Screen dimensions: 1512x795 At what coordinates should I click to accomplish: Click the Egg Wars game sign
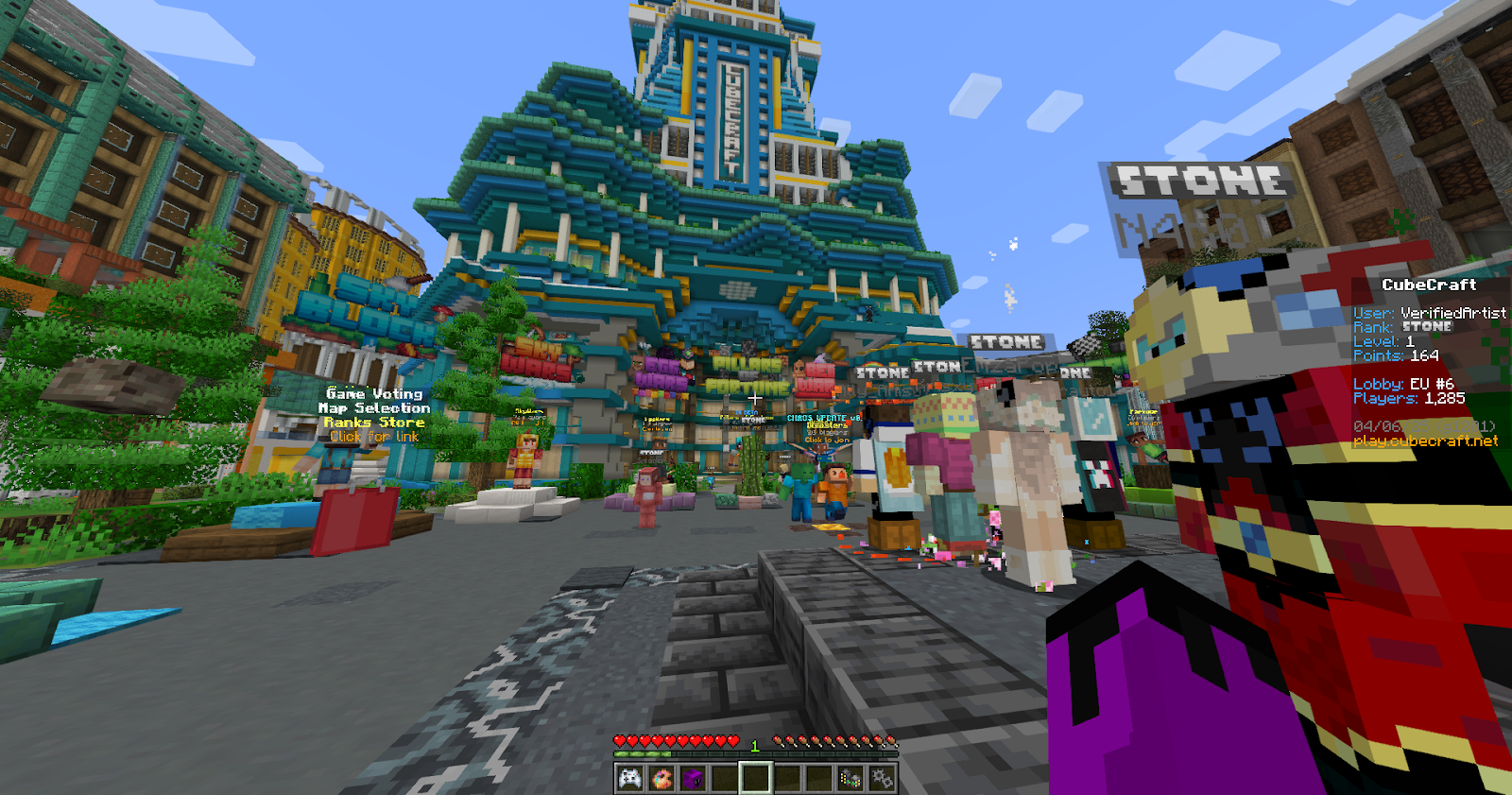(x=661, y=372)
